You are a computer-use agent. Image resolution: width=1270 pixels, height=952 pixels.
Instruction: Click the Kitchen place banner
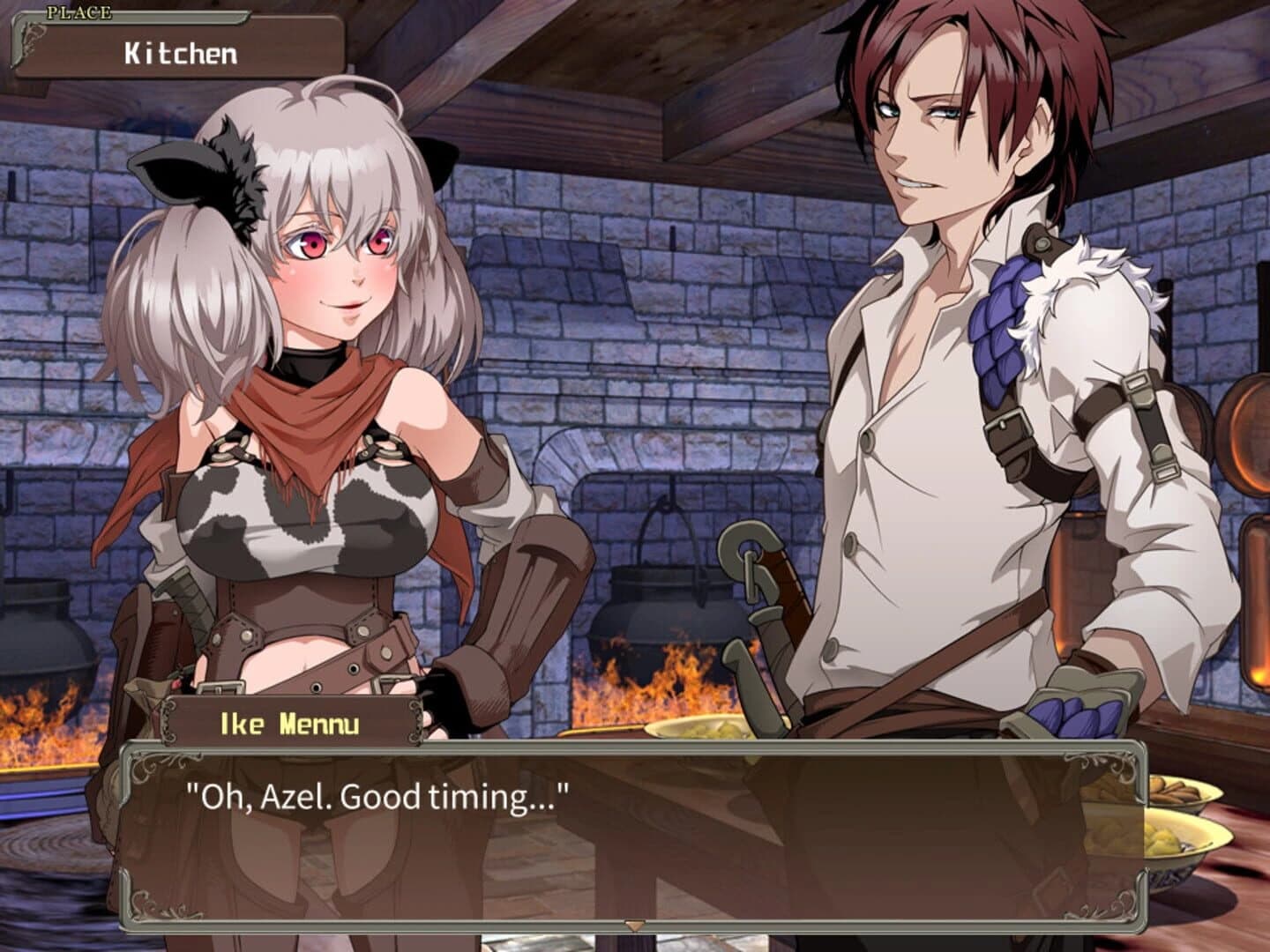coord(176,50)
